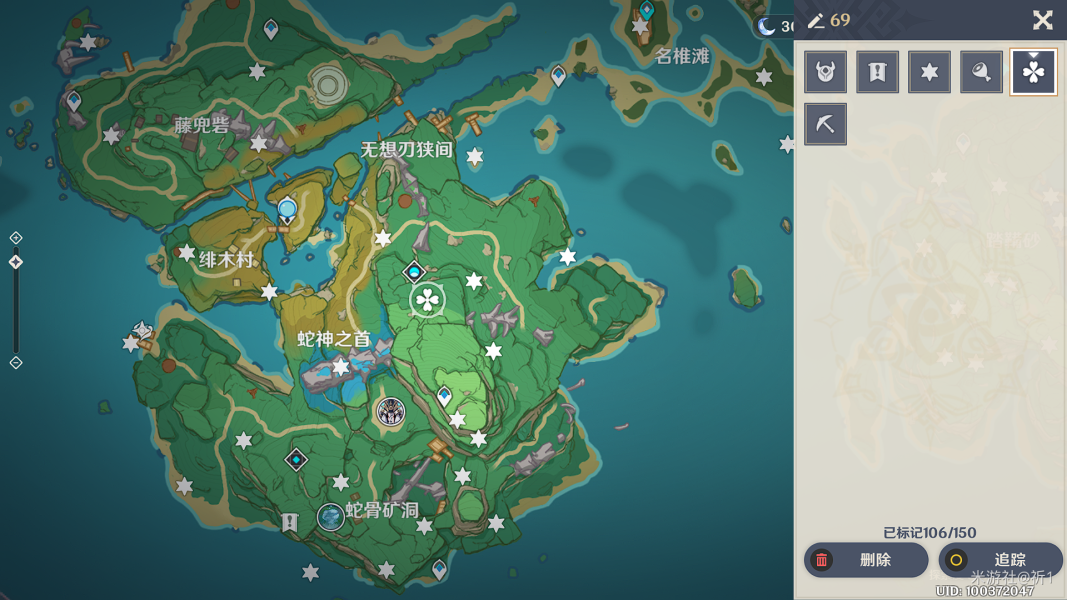The height and width of the screenshot is (600, 1067).
Task: Choose the four-leaf clover marker icon
Action: pos(1033,72)
